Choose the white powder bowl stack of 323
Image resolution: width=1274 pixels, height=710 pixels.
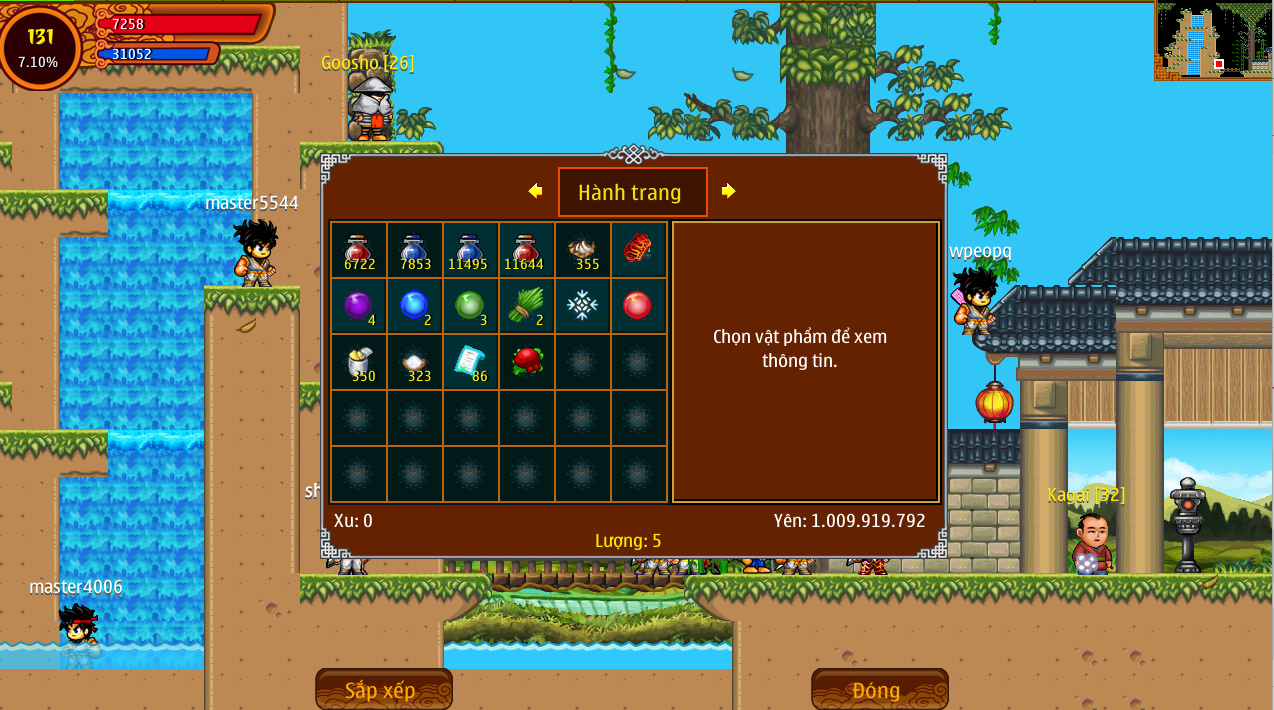point(414,362)
